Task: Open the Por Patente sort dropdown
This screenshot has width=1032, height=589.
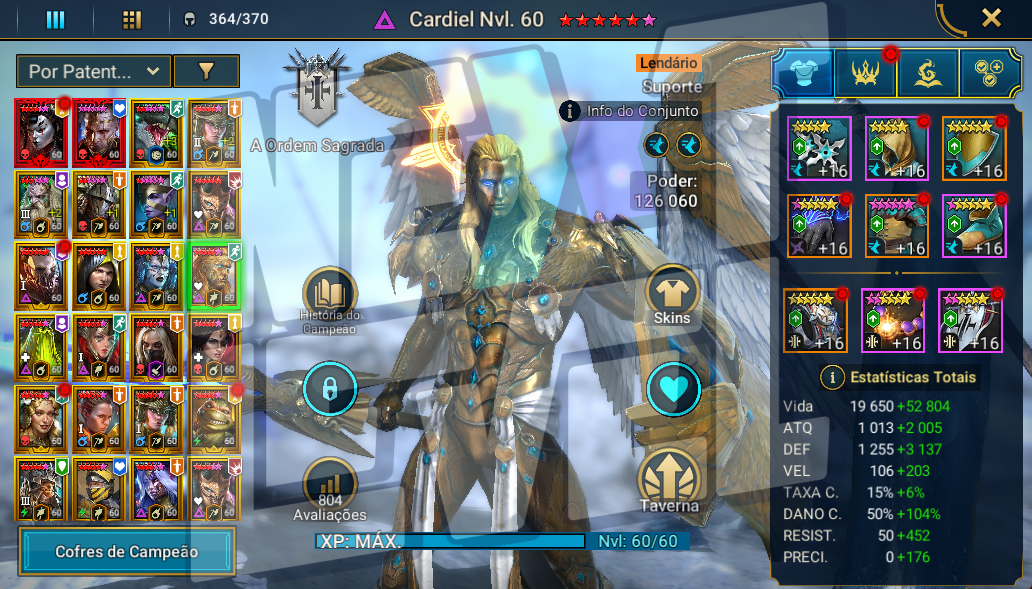Action: pyautogui.click(x=93, y=71)
